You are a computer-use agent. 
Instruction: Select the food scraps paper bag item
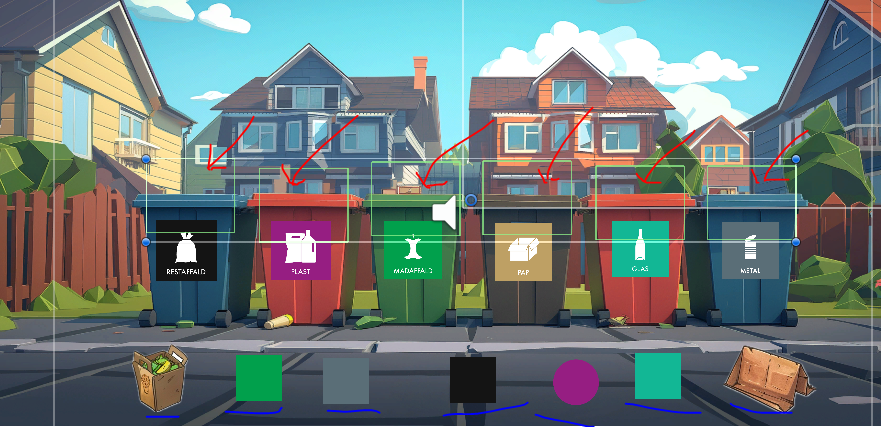pos(160,377)
